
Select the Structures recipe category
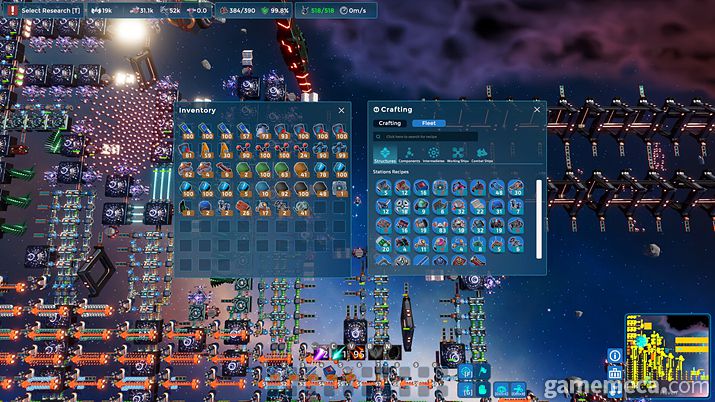coord(385,154)
